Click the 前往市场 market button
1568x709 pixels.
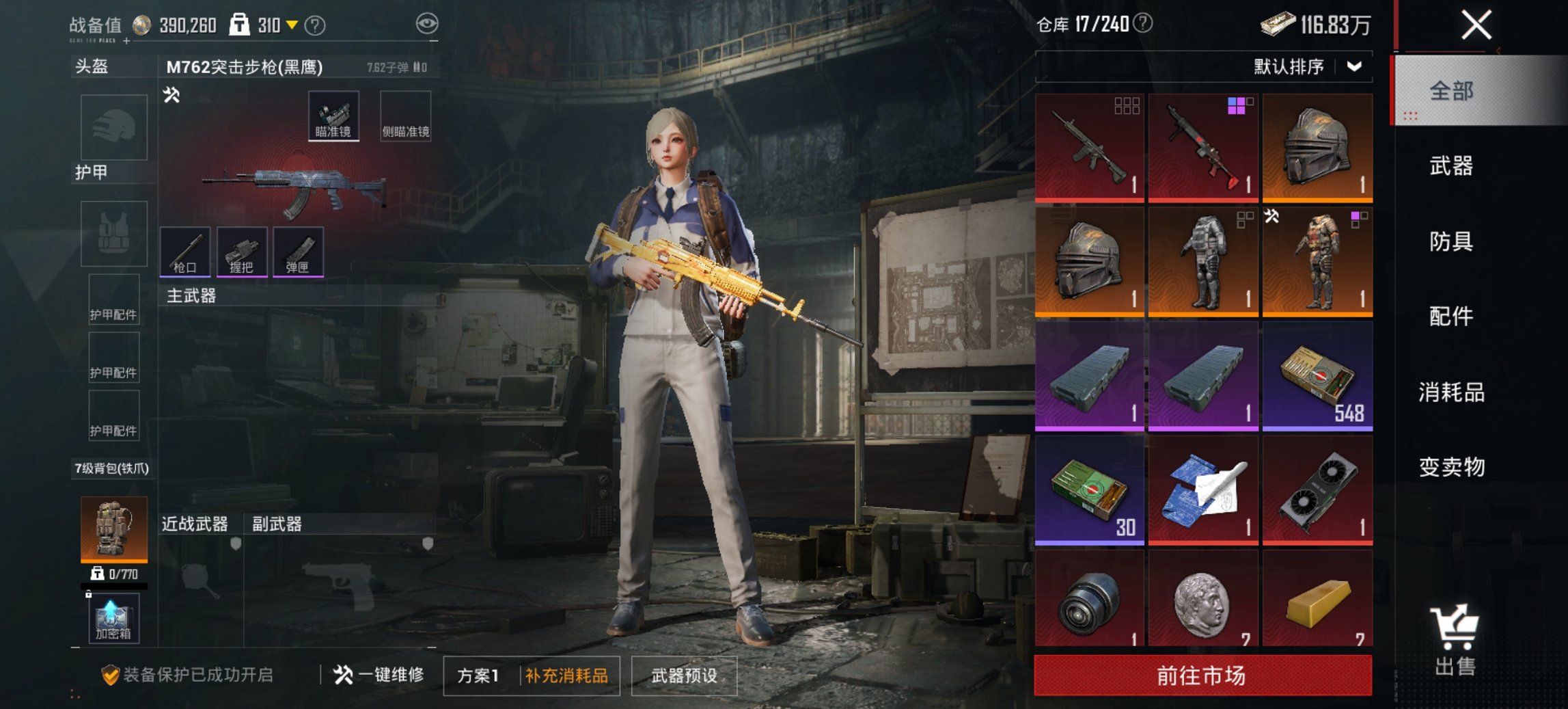tap(1202, 673)
